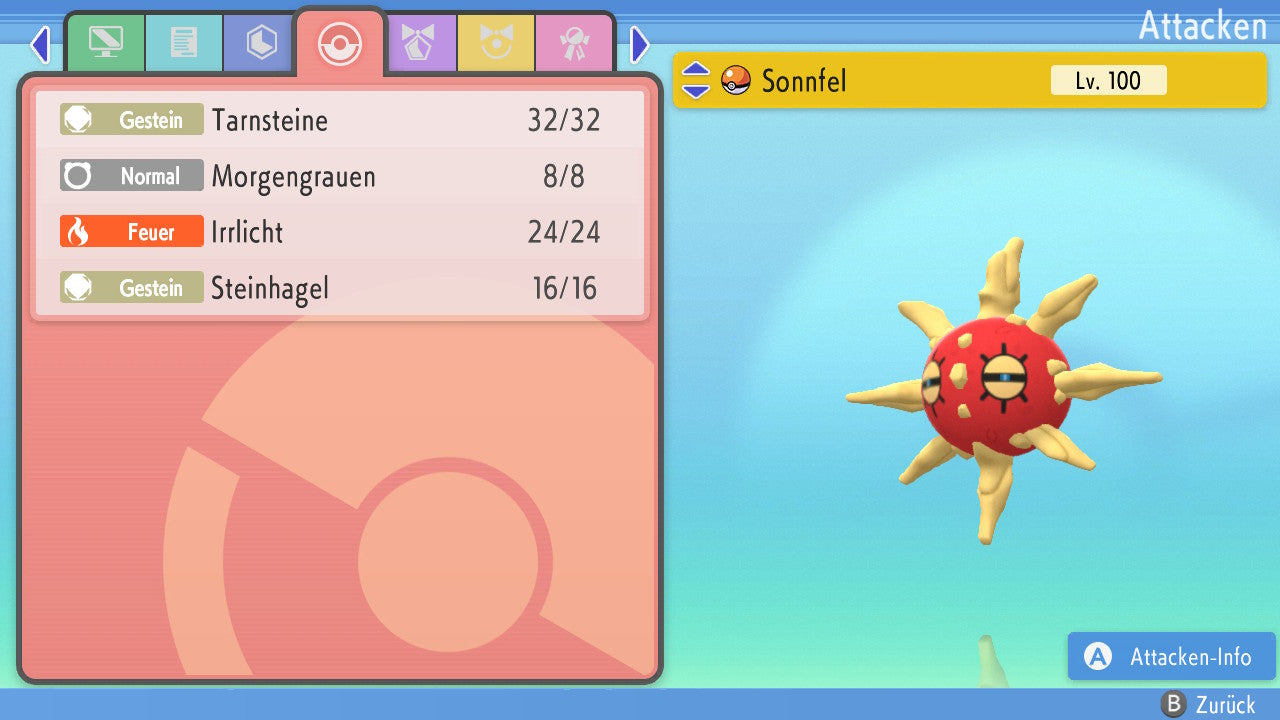Select the Steinhagel move row

(340, 289)
